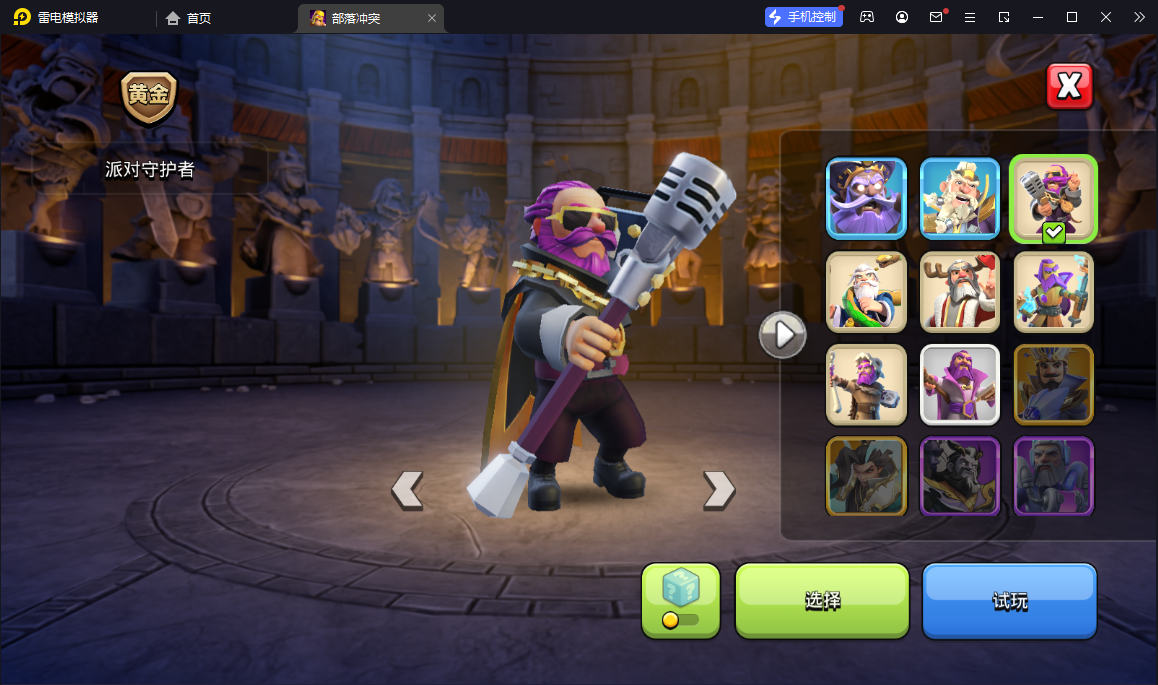Collapse the skin list with the round arrow
The width and height of the screenshot is (1158, 685).
tap(782, 334)
